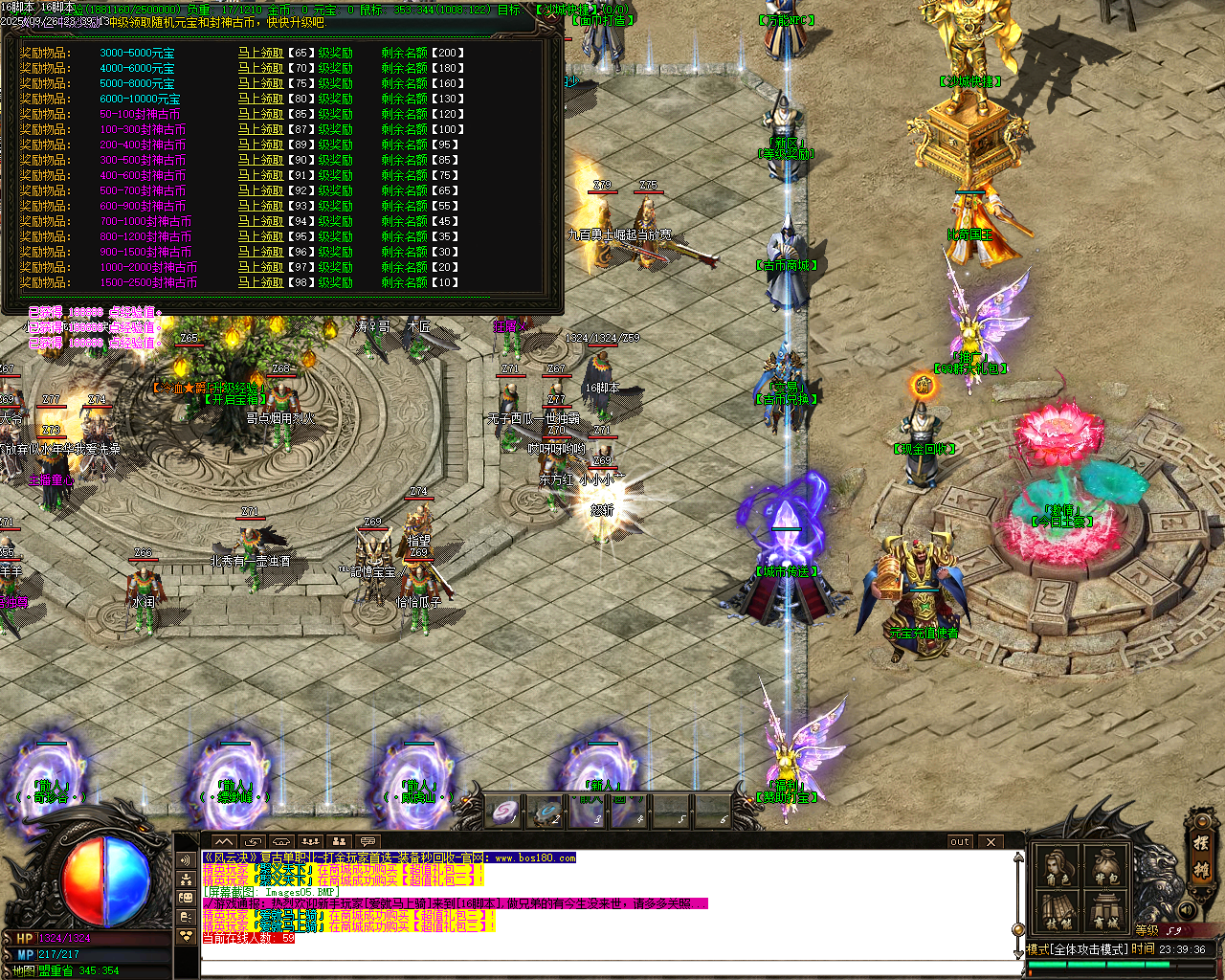The width and height of the screenshot is (1225, 980).
Task: Collapse the chat with the up-arrow icon
Action: tap(223, 841)
